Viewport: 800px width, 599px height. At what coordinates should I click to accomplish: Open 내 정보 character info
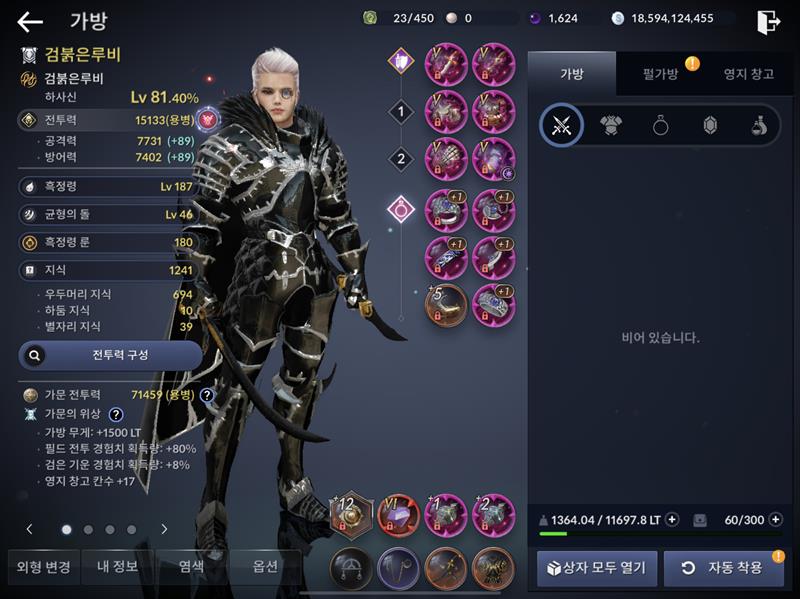tap(118, 567)
